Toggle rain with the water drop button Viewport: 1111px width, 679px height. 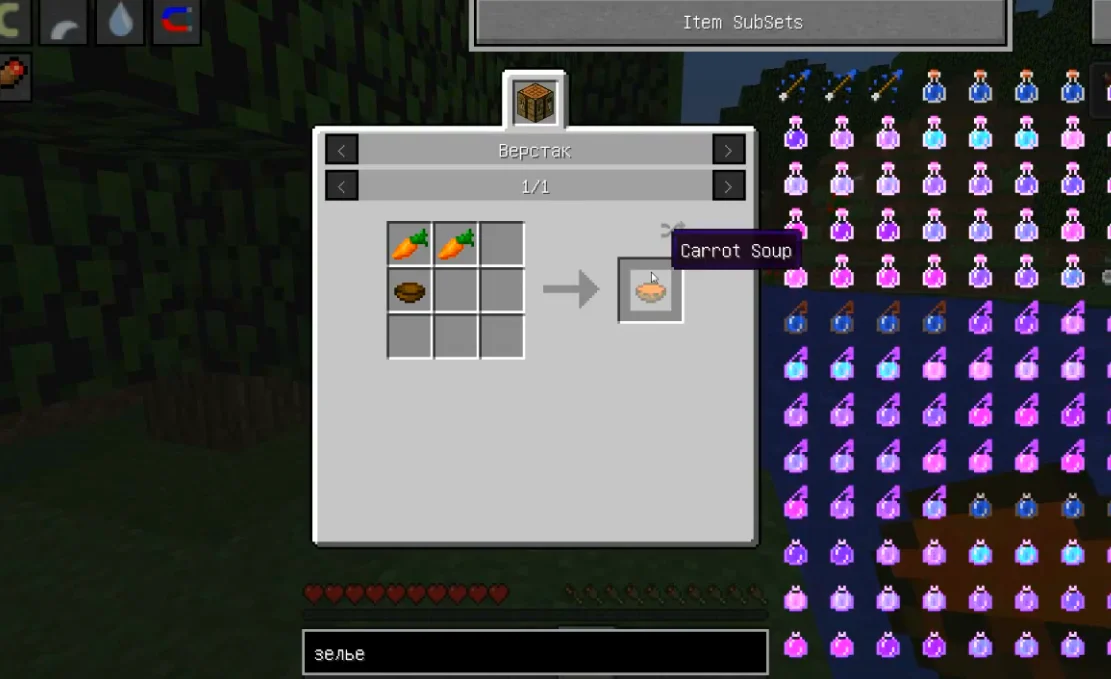120,21
